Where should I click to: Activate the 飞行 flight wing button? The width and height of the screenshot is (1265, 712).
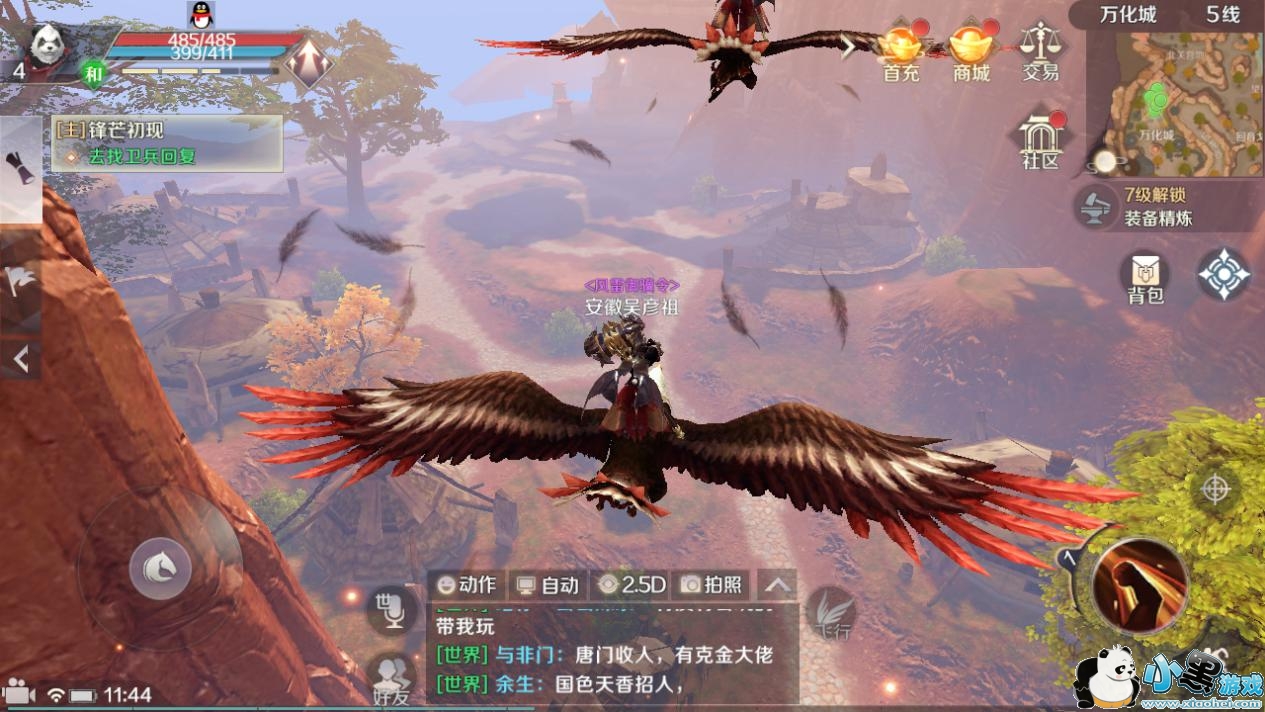click(830, 612)
